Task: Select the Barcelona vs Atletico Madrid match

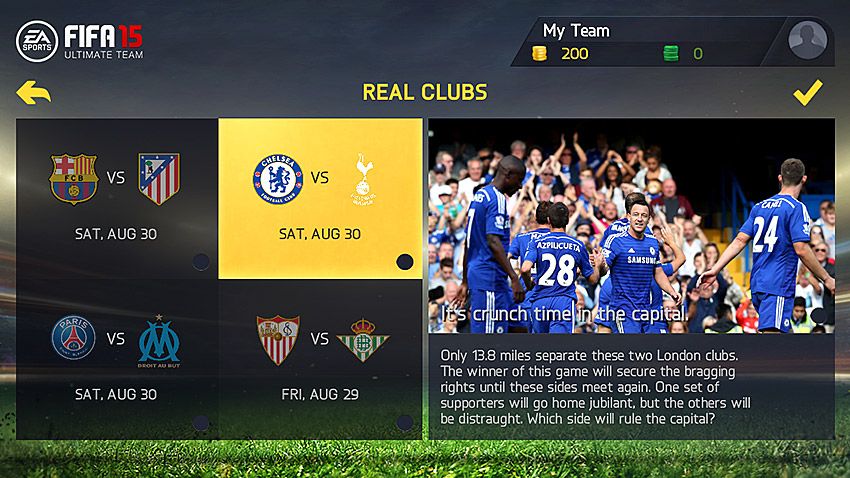Action: click(x=117, y=198)
